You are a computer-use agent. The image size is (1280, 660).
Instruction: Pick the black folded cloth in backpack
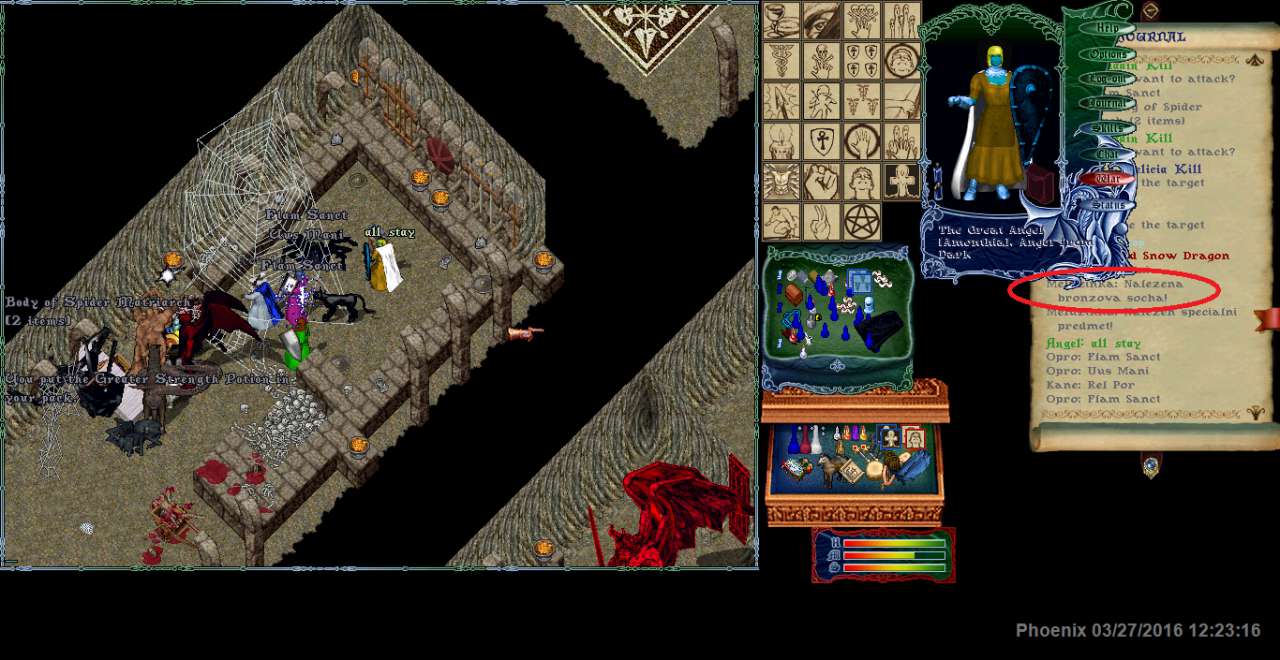pyautogui.click(x=880, y=328)
